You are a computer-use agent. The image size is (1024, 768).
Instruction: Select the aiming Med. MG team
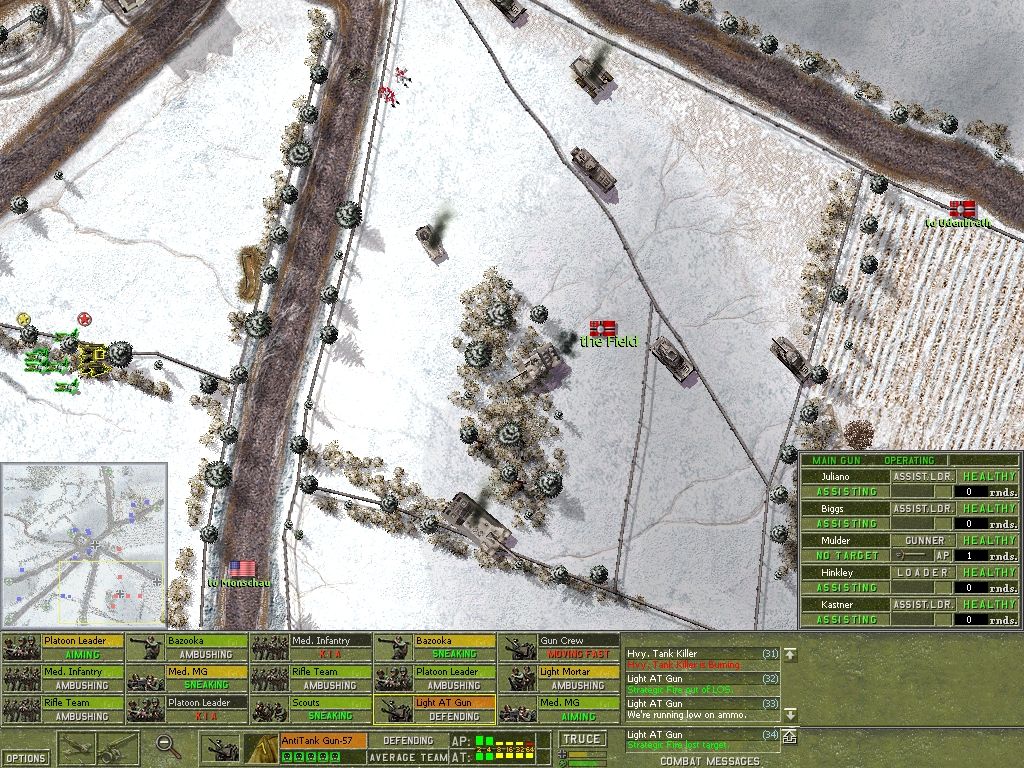tap(558, 710)
